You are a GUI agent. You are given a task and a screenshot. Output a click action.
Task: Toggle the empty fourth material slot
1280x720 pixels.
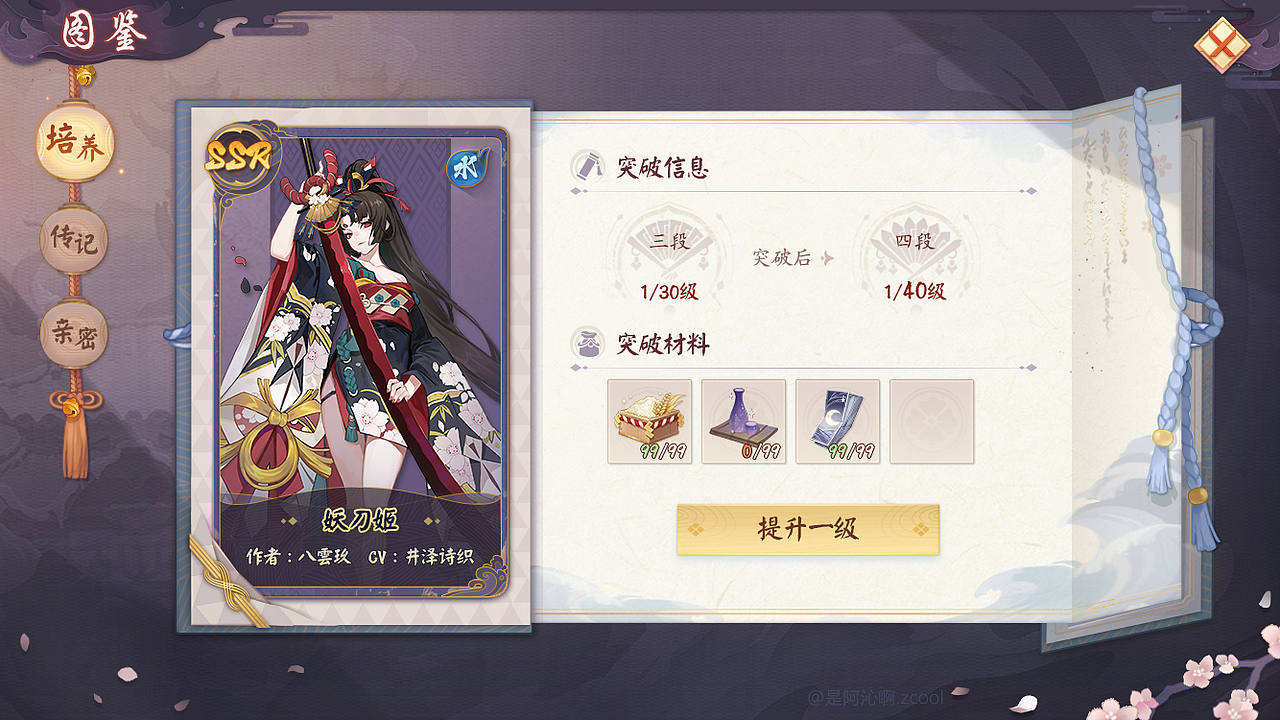tap(931, 422)
